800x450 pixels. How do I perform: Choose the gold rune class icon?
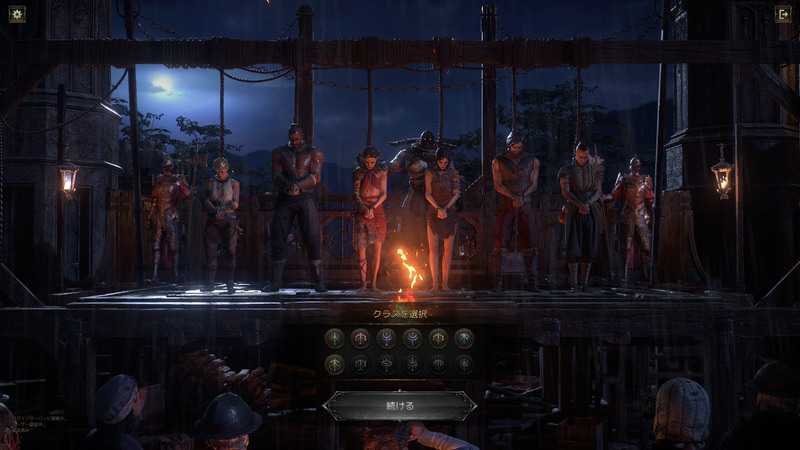point(437,338)
